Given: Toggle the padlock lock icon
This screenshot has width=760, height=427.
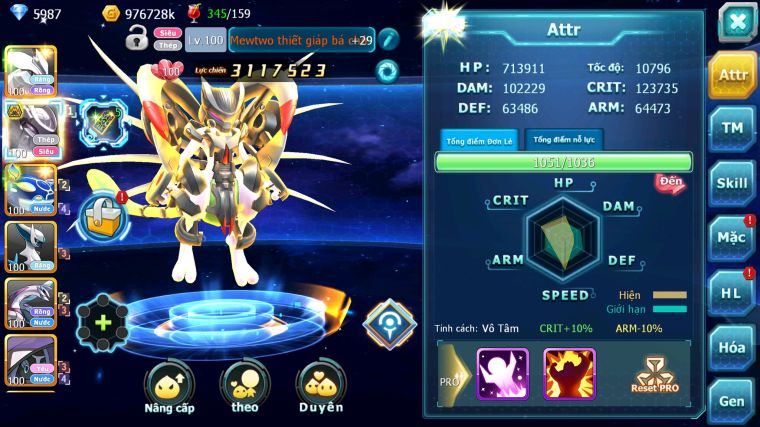Looking at the screenshot, I should click(137, 40).
